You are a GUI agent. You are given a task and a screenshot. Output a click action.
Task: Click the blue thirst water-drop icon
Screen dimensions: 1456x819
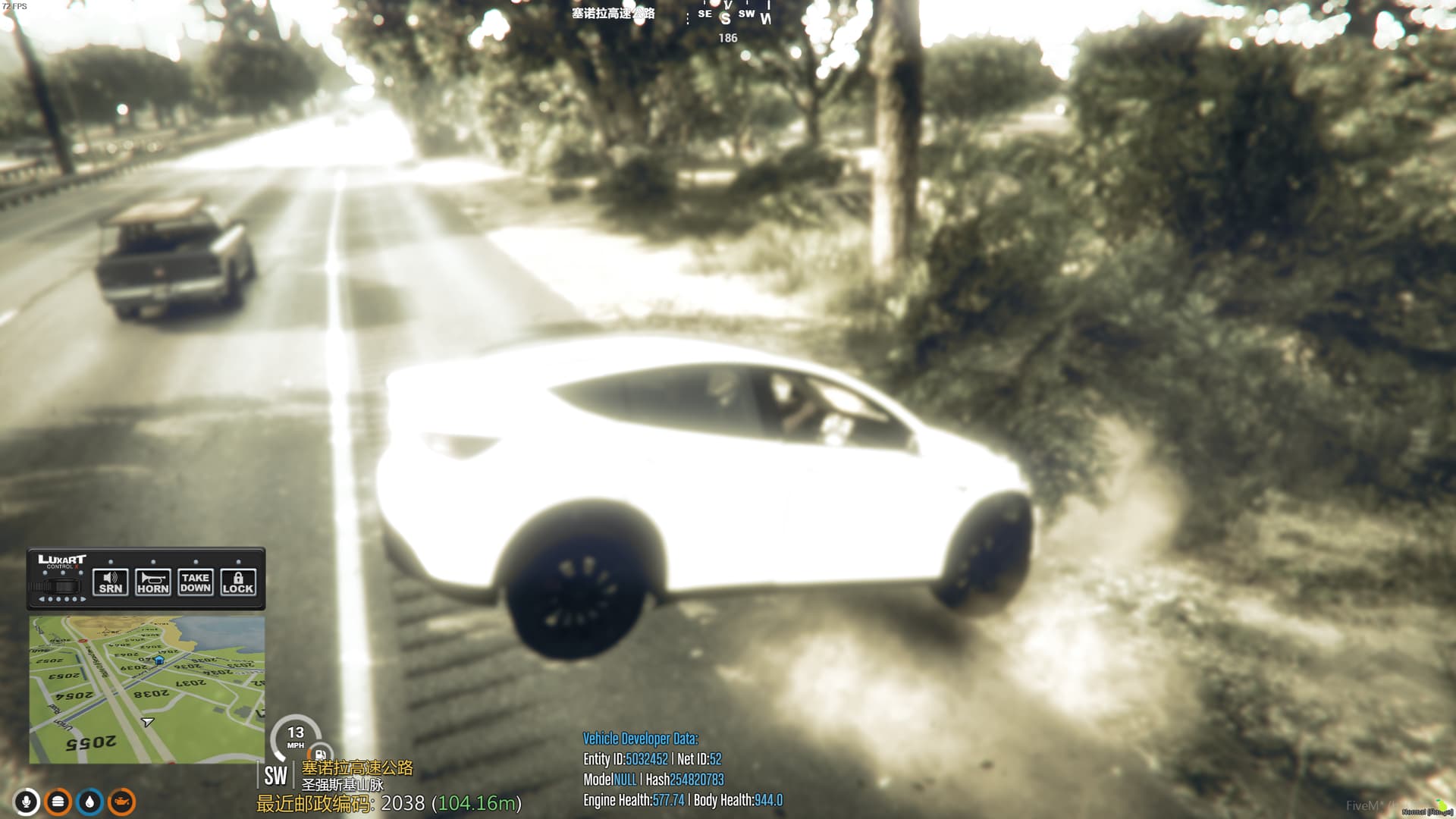(89, 801)
